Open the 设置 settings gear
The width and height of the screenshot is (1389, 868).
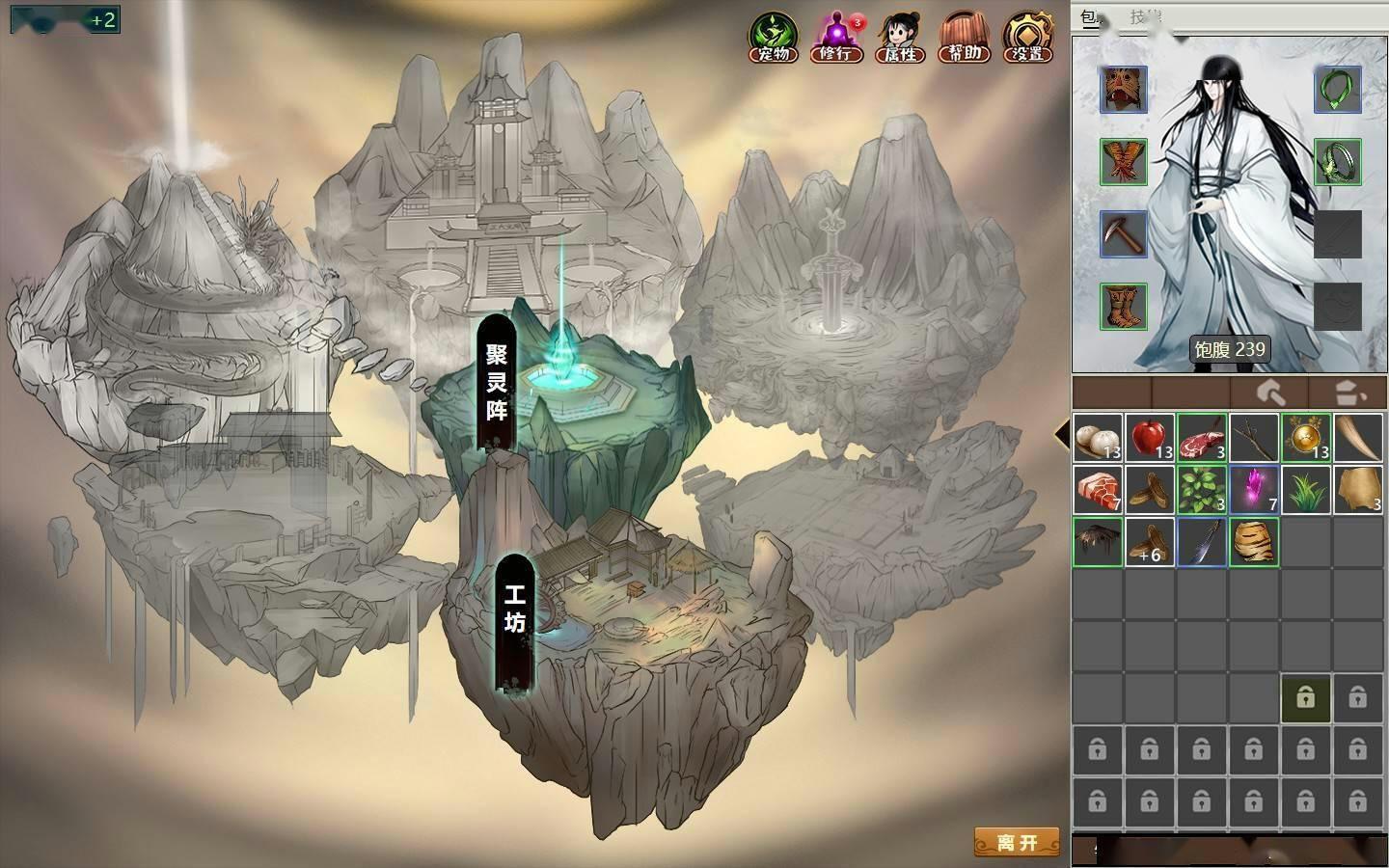(1027, 39)
